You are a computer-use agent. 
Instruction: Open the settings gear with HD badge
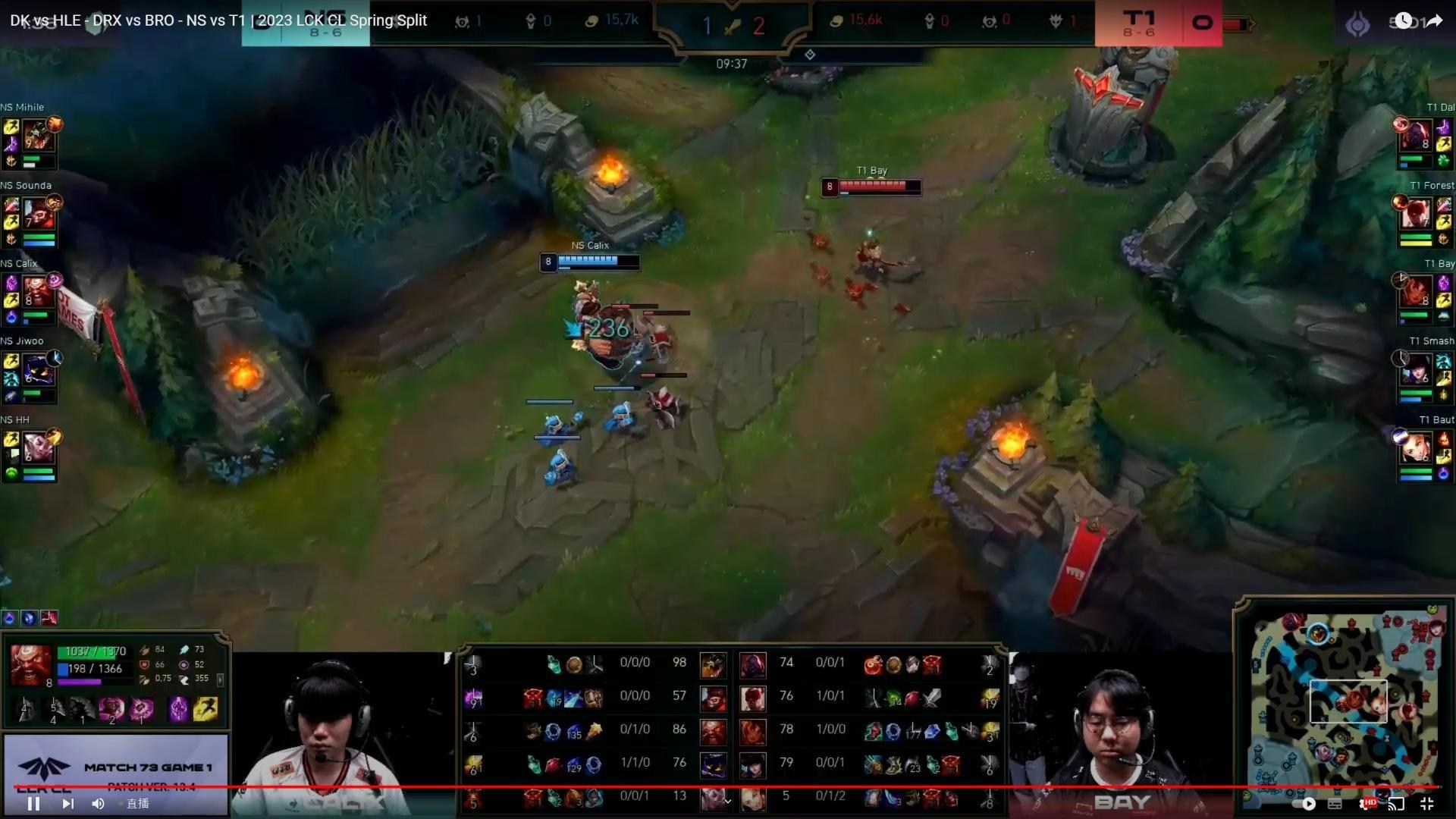1365,803
